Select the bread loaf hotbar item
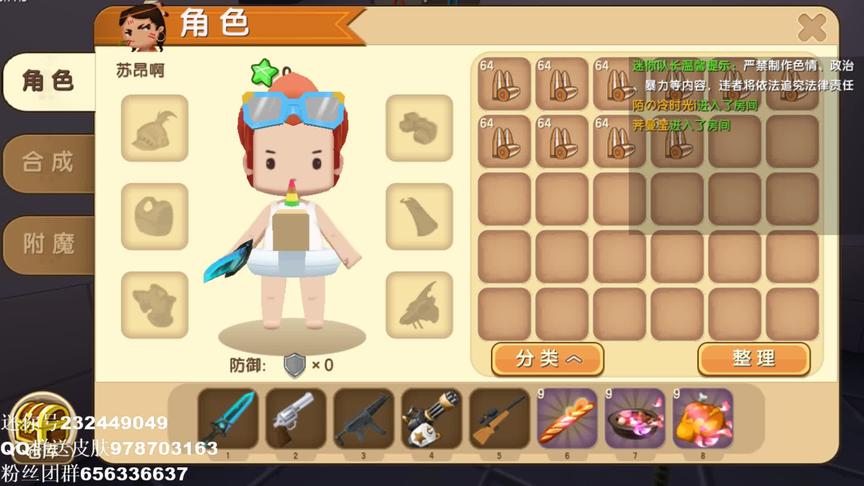 pyautogui.click(x=567, y=418)
